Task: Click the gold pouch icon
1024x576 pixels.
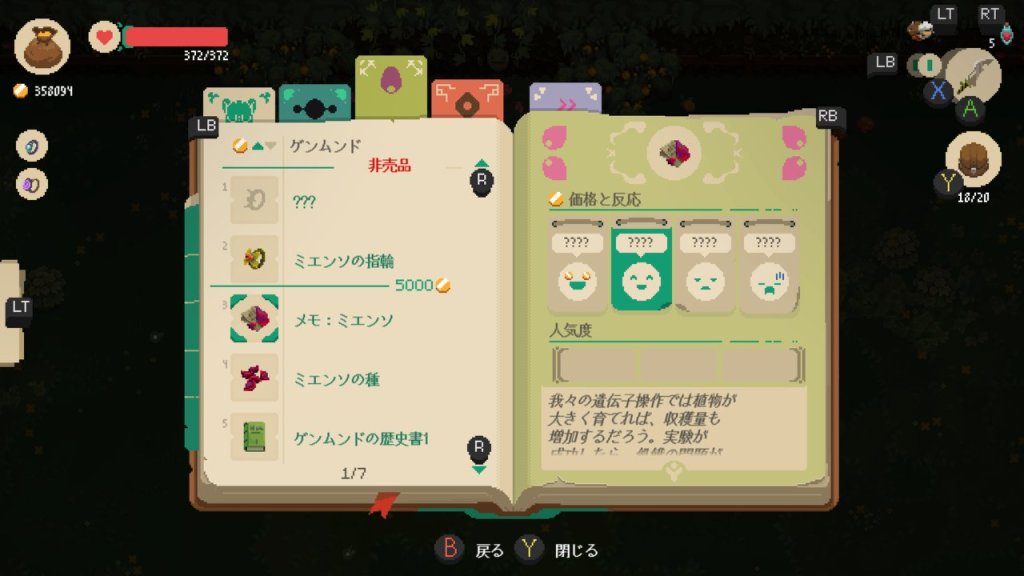Action: coord(43,46)
